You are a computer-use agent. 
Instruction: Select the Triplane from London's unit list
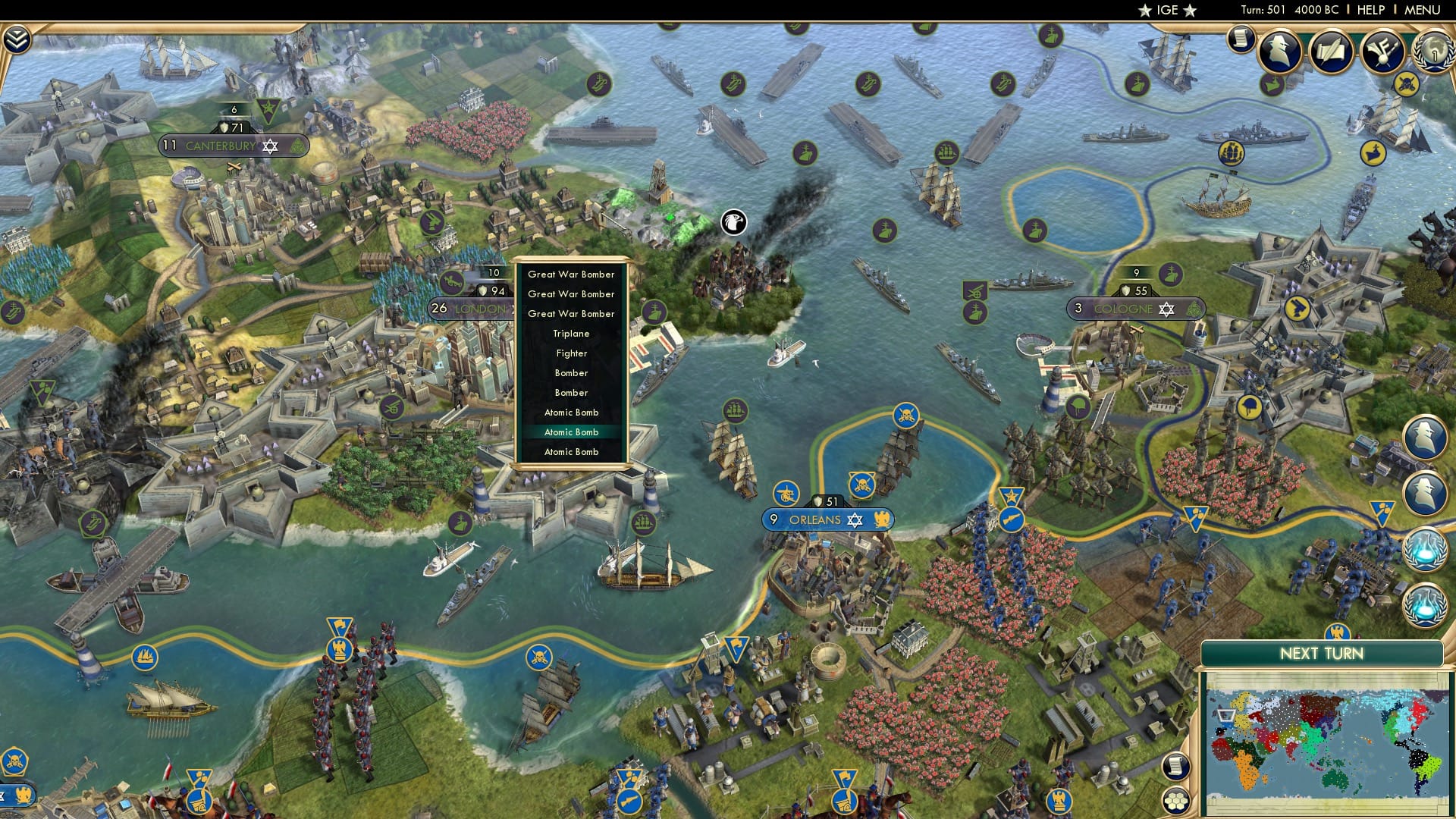point(571,333)
